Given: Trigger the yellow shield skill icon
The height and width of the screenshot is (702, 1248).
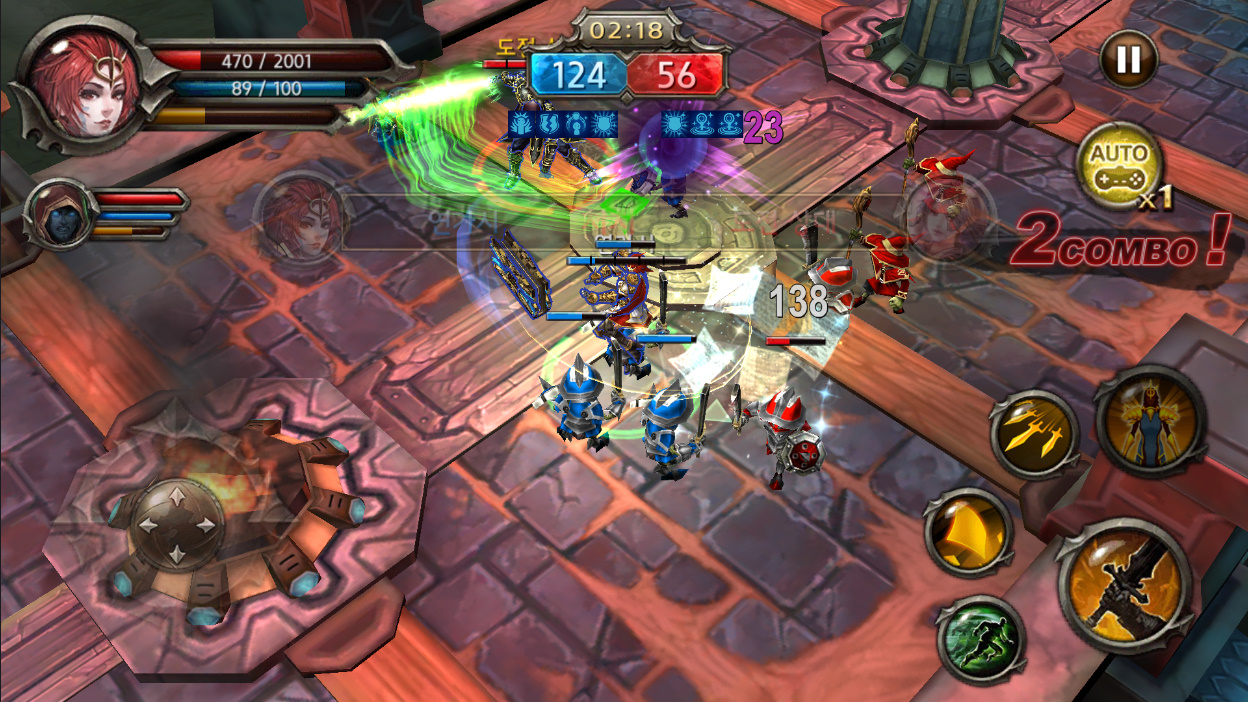Looking at the screenshot, I should [x=967, y=532].
